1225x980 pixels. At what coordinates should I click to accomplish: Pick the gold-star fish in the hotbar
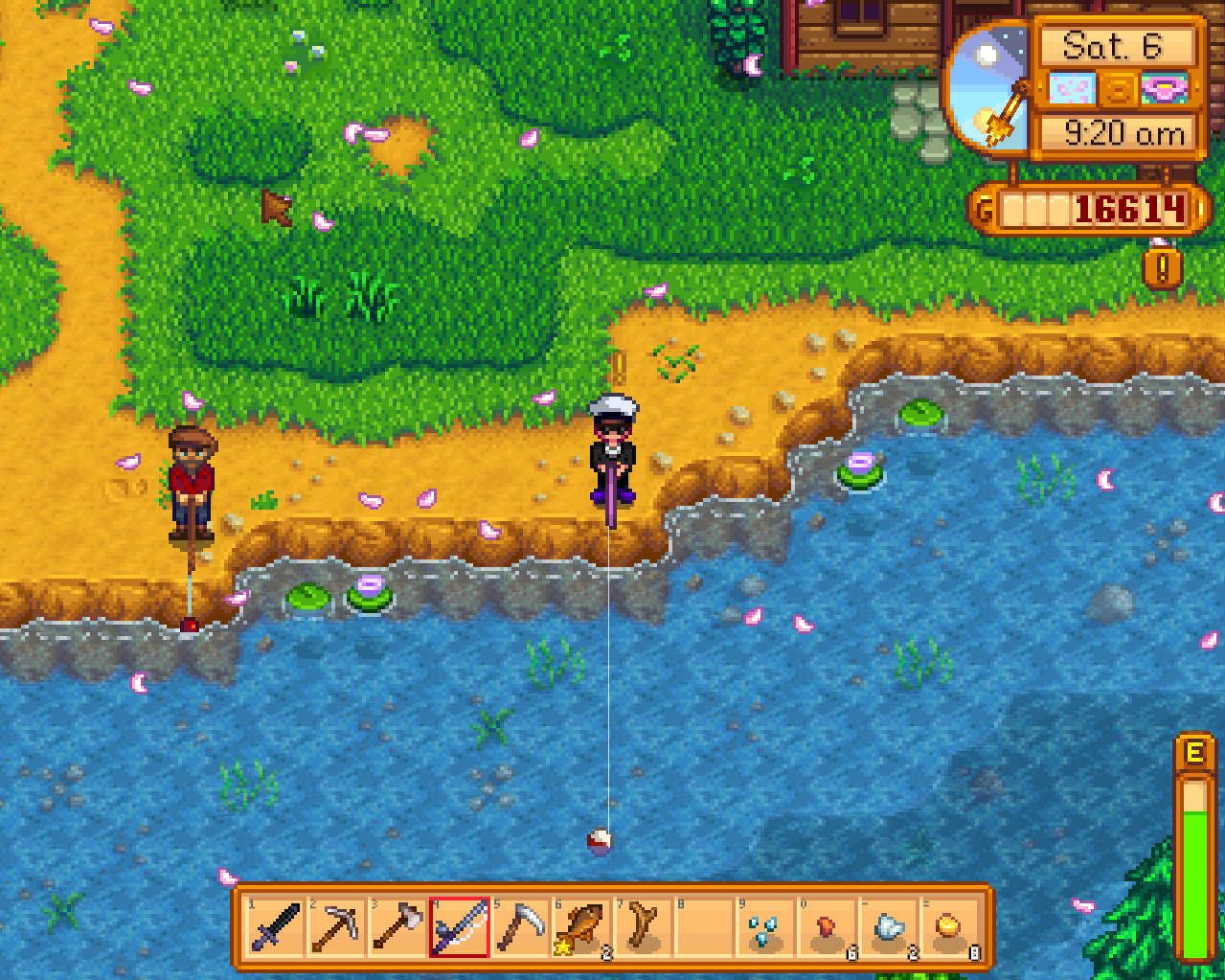pos(582,927)
